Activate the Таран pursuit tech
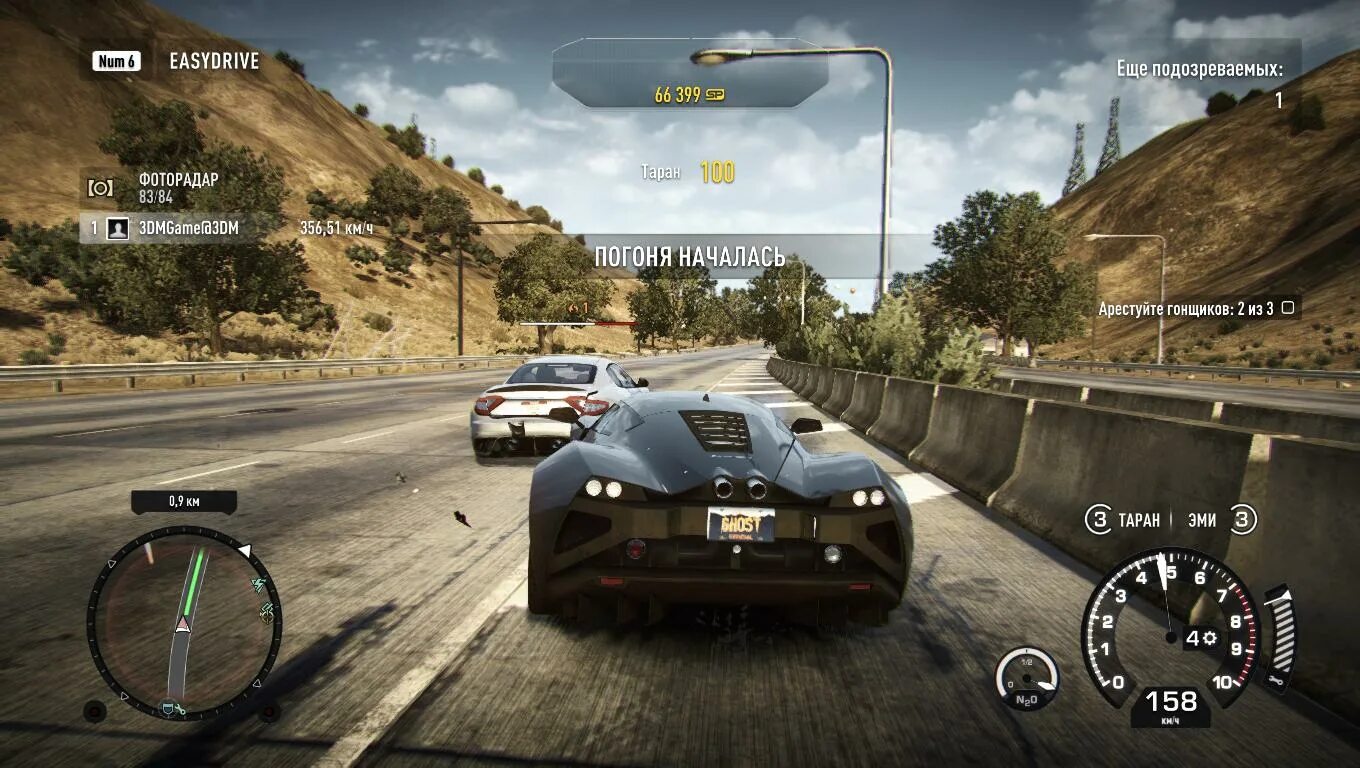 pyautogui.click(x=1124, y=520)
